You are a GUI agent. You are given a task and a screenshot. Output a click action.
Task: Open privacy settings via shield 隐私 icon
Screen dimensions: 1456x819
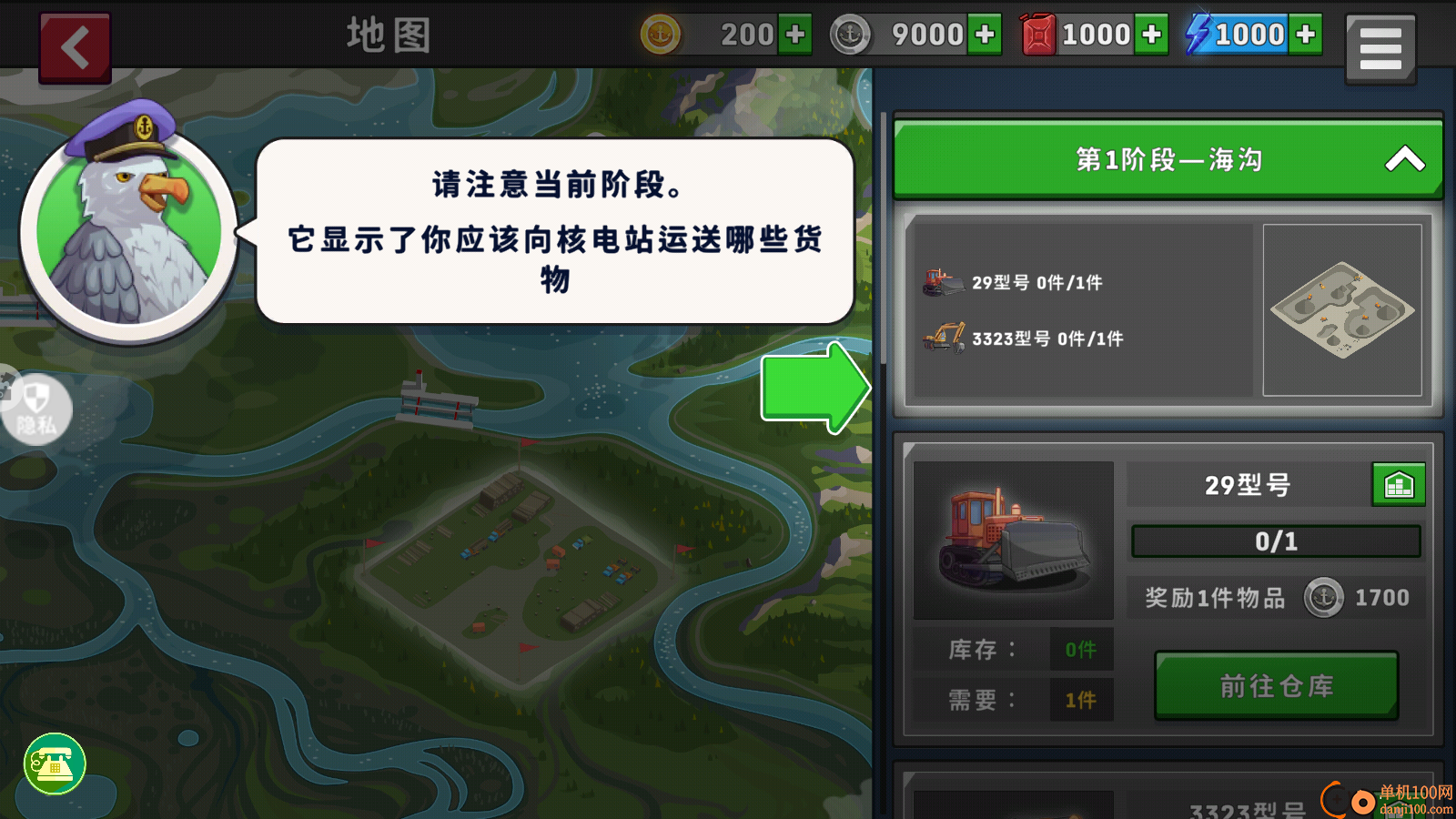(x=36, y=409)
